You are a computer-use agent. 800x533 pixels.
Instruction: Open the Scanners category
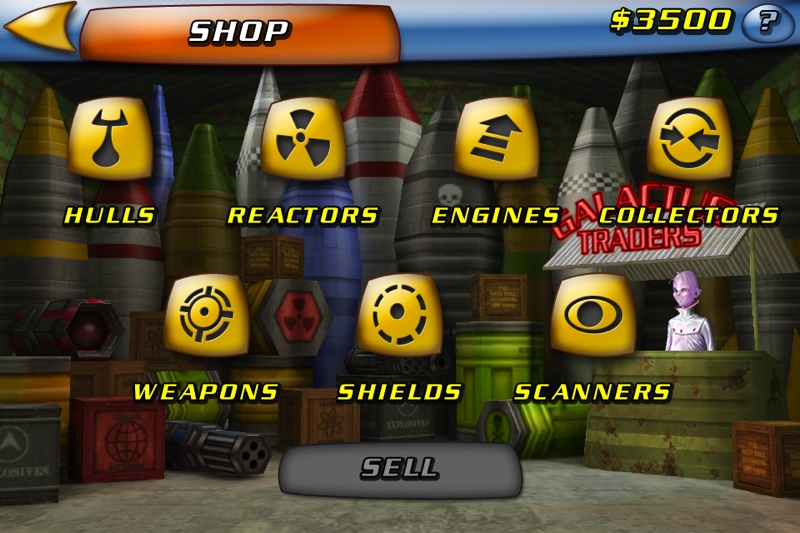click(593, 315)
